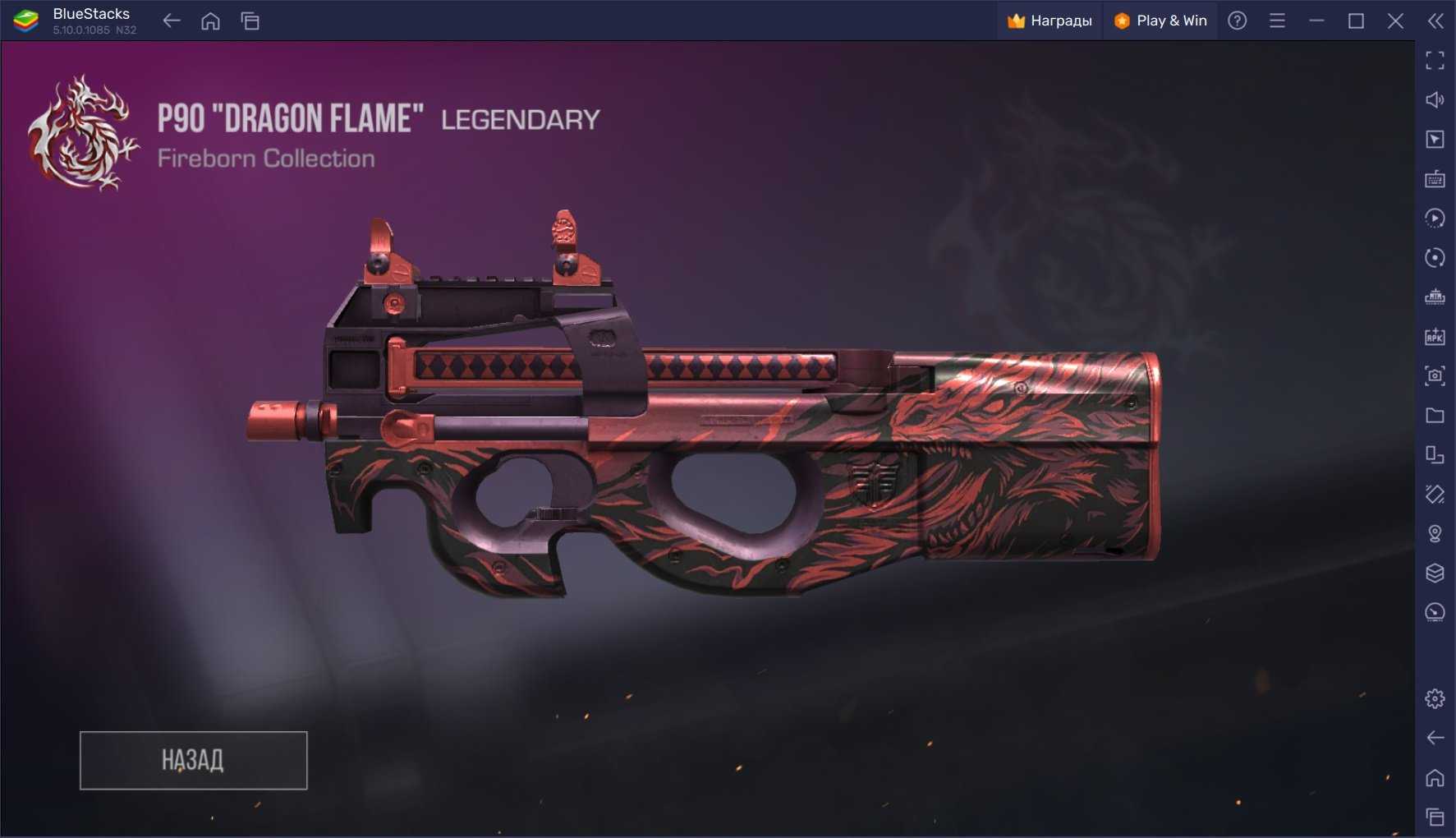This screenshot has width=1456, height=838.
Task: Close the BlueStacks window
Action: tap(1395, 21)
